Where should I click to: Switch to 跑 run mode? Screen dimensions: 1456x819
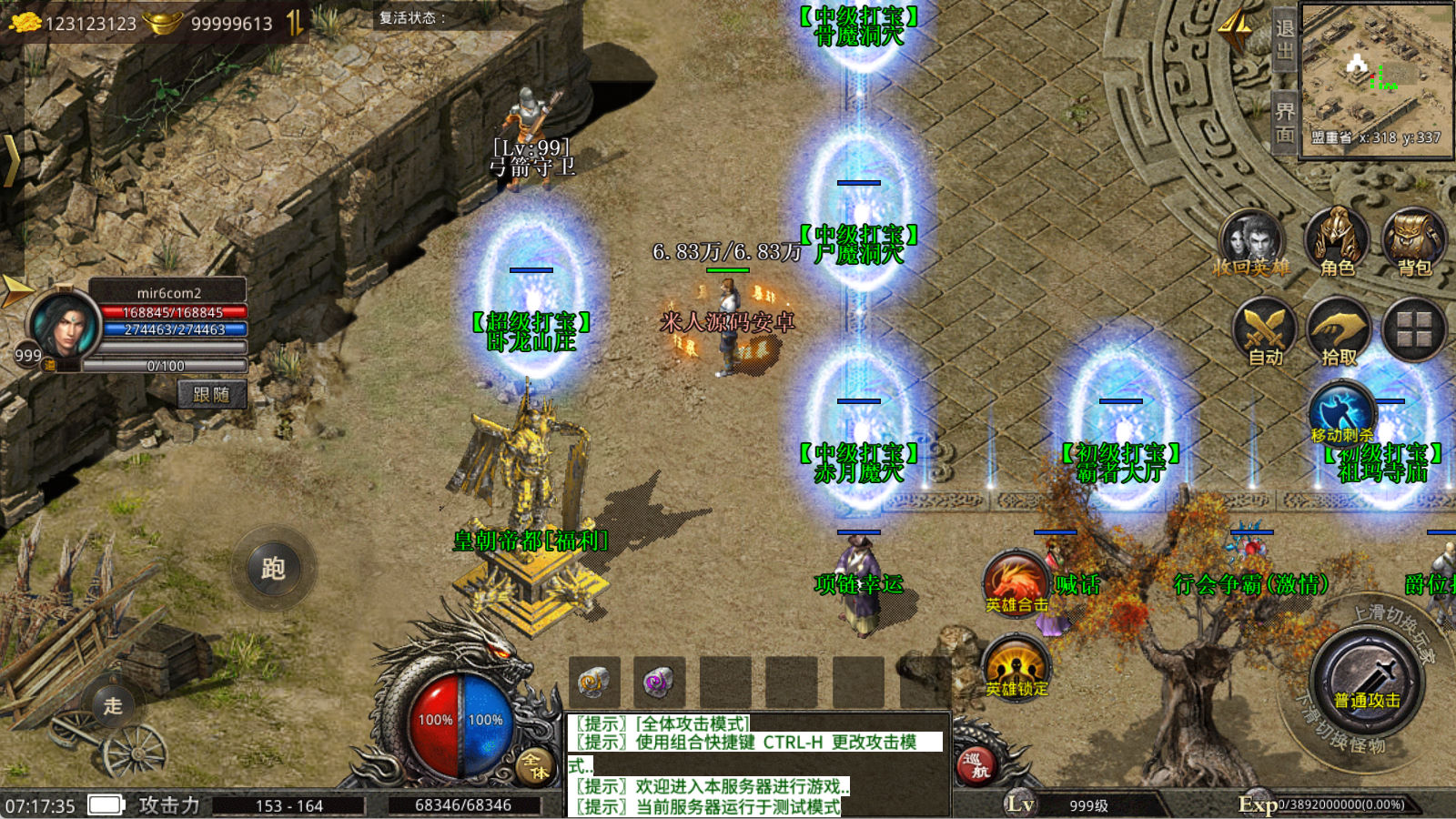point(273,569)
